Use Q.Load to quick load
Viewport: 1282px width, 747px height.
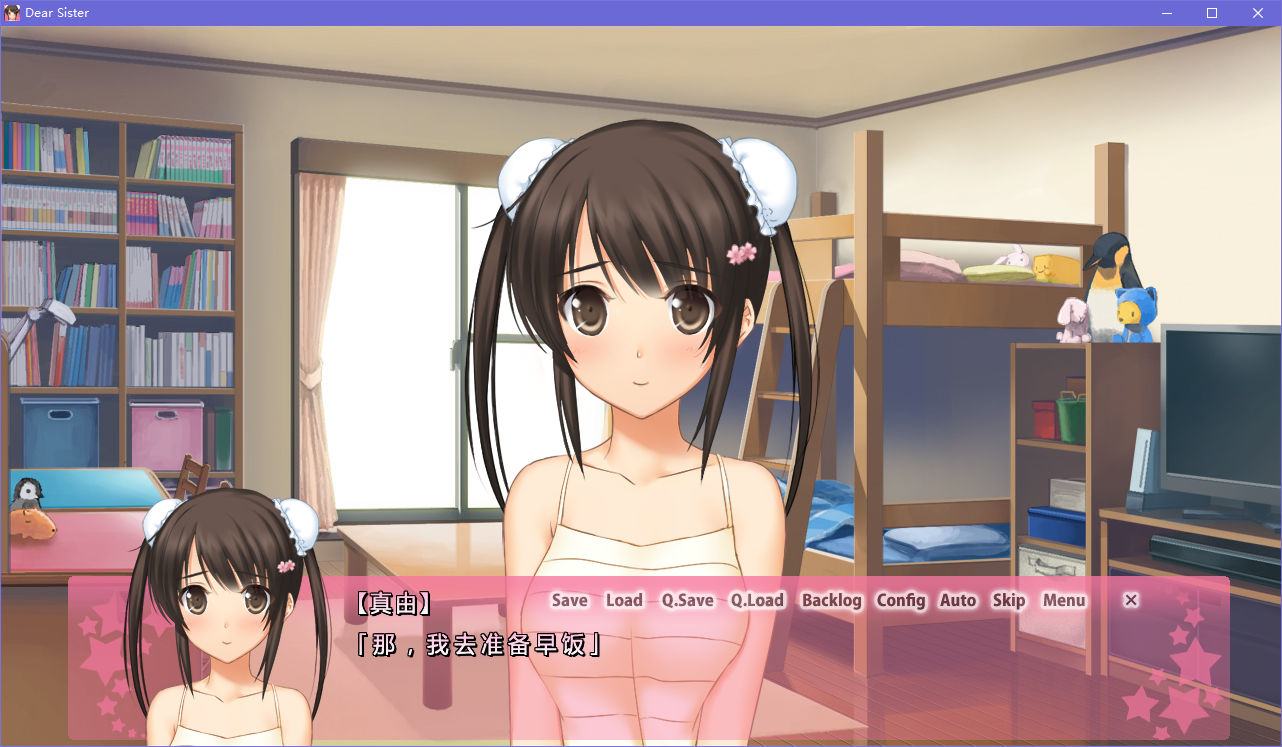pyautogui.click(x=757, y=600)
